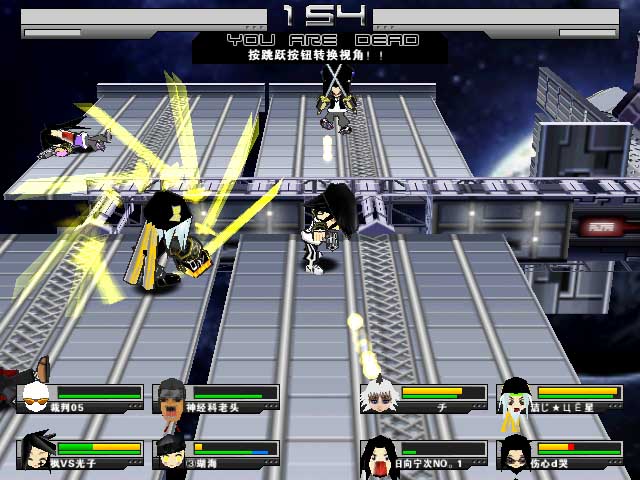
Task: Select player ③潮海's portrait
Action: pos(170,451)
